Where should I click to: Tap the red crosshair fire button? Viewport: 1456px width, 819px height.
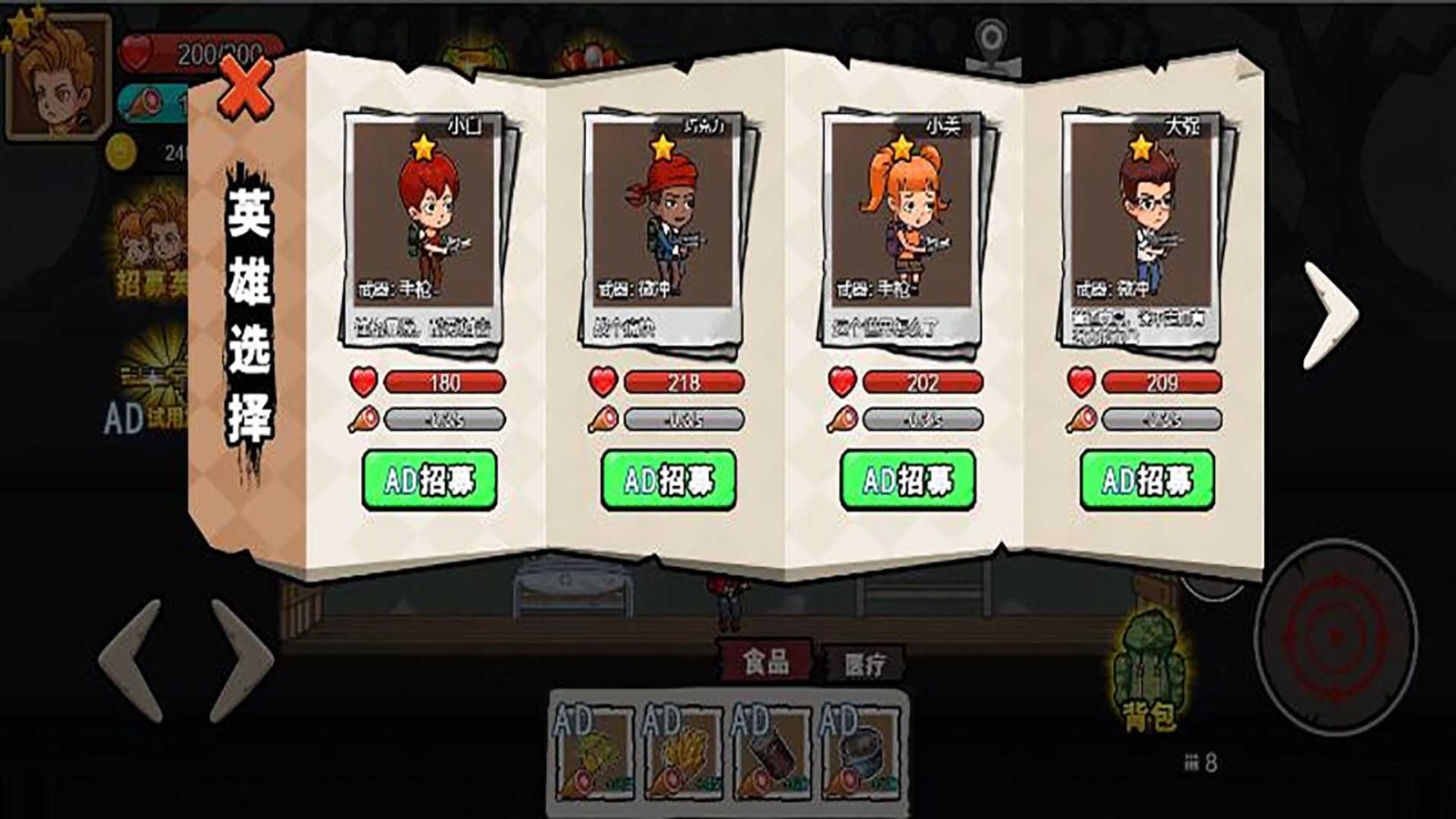[1334, 634]
